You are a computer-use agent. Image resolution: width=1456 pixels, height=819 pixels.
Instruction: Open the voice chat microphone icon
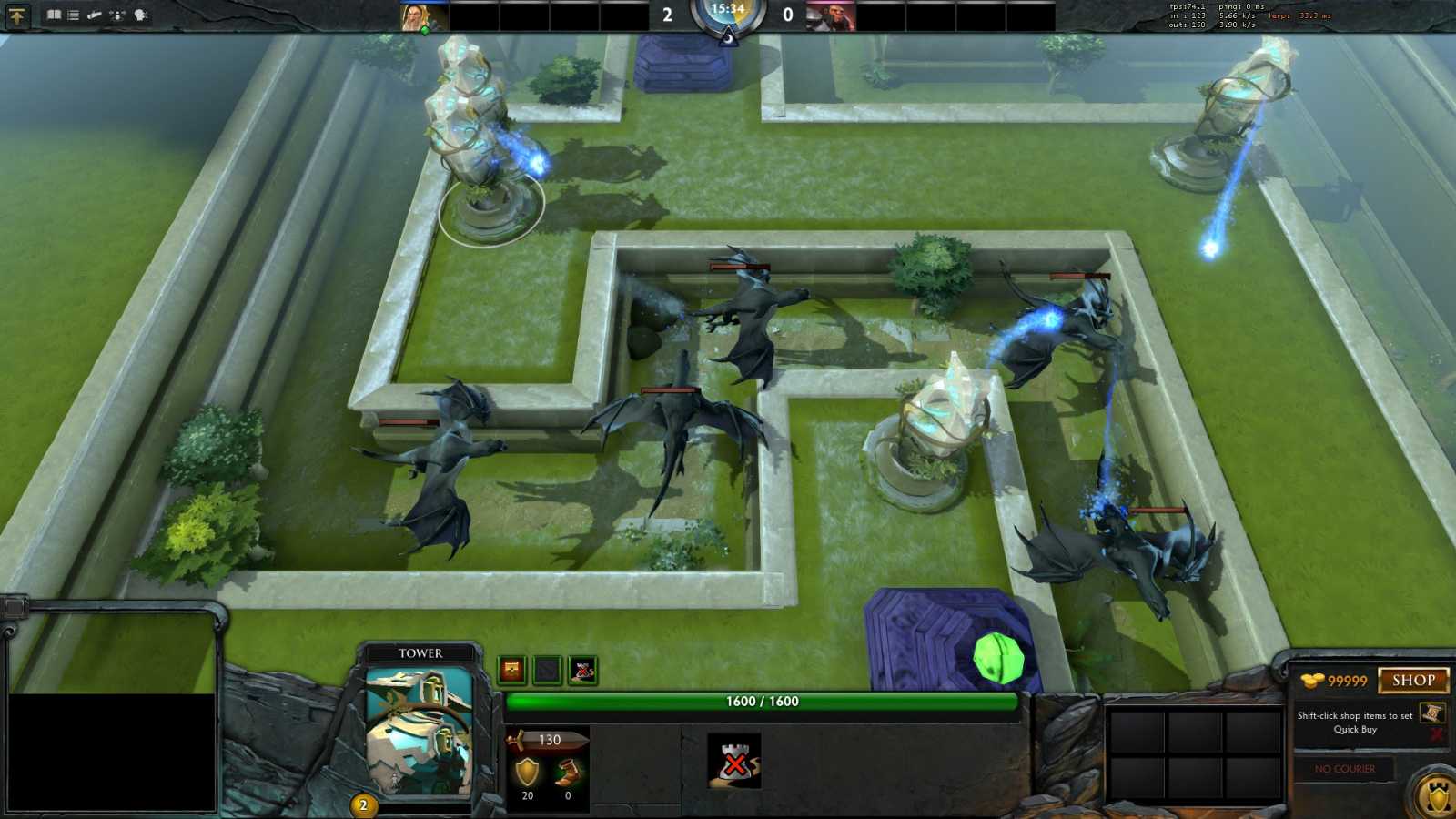coord(116,15)
